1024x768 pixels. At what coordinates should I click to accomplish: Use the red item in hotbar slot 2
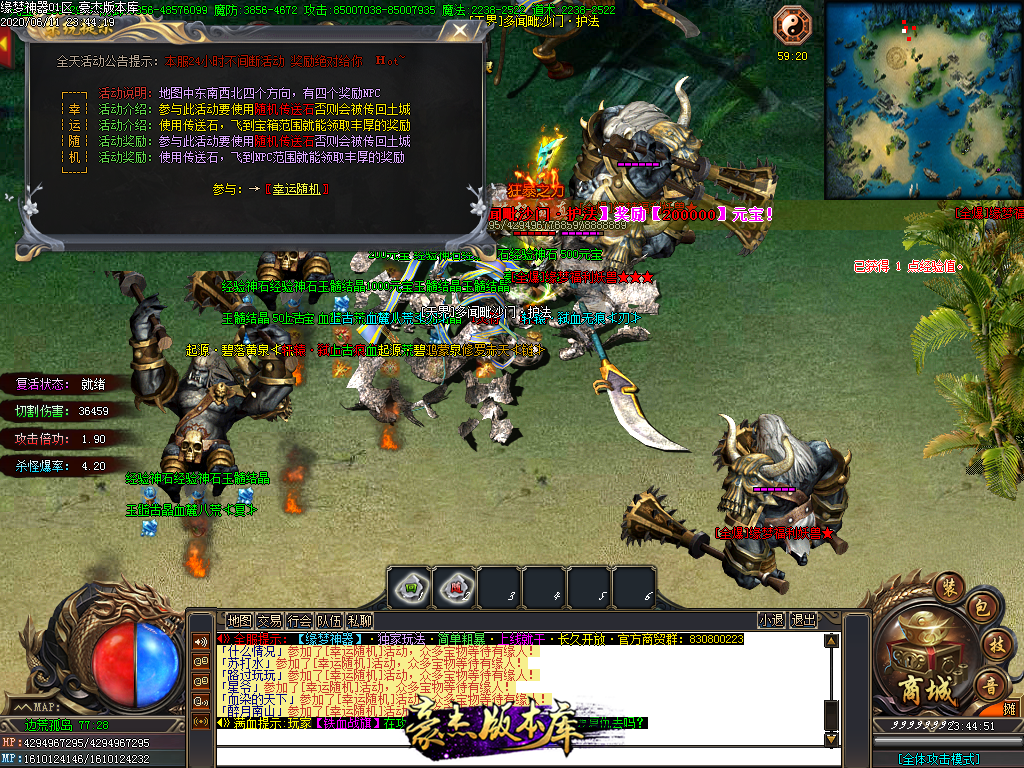(454, 586)
